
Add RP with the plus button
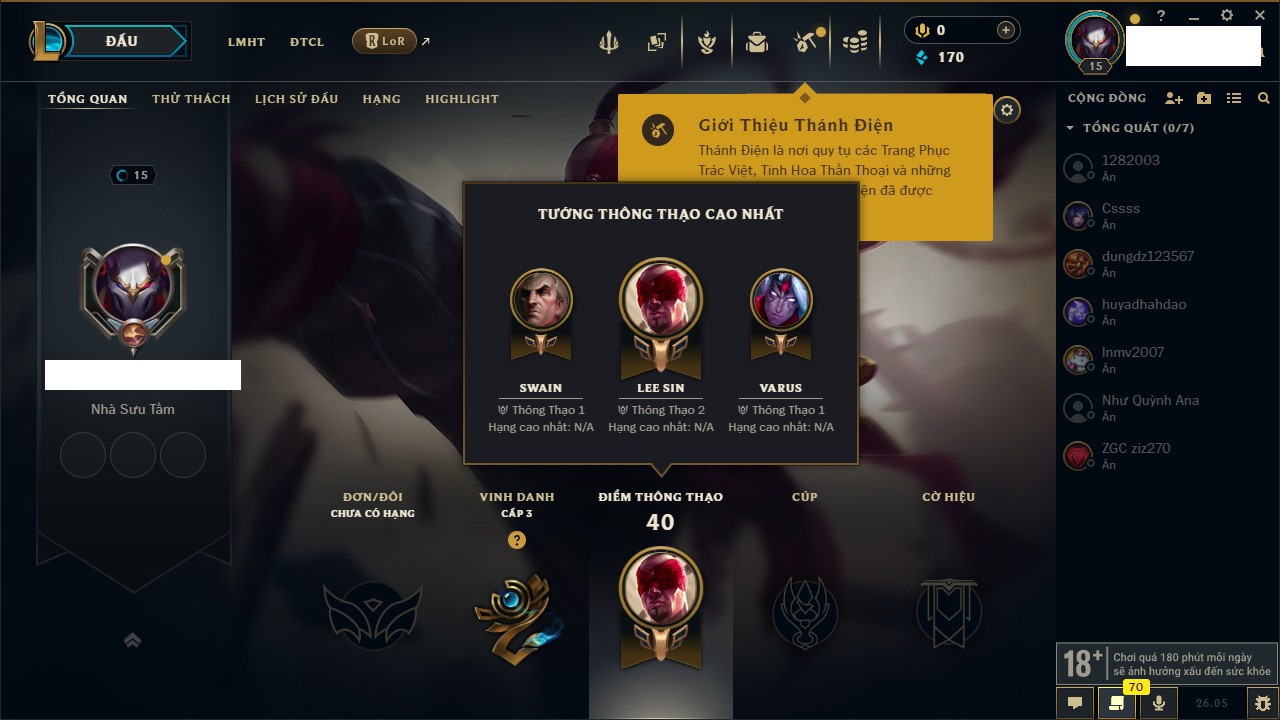coord(1005,31)
